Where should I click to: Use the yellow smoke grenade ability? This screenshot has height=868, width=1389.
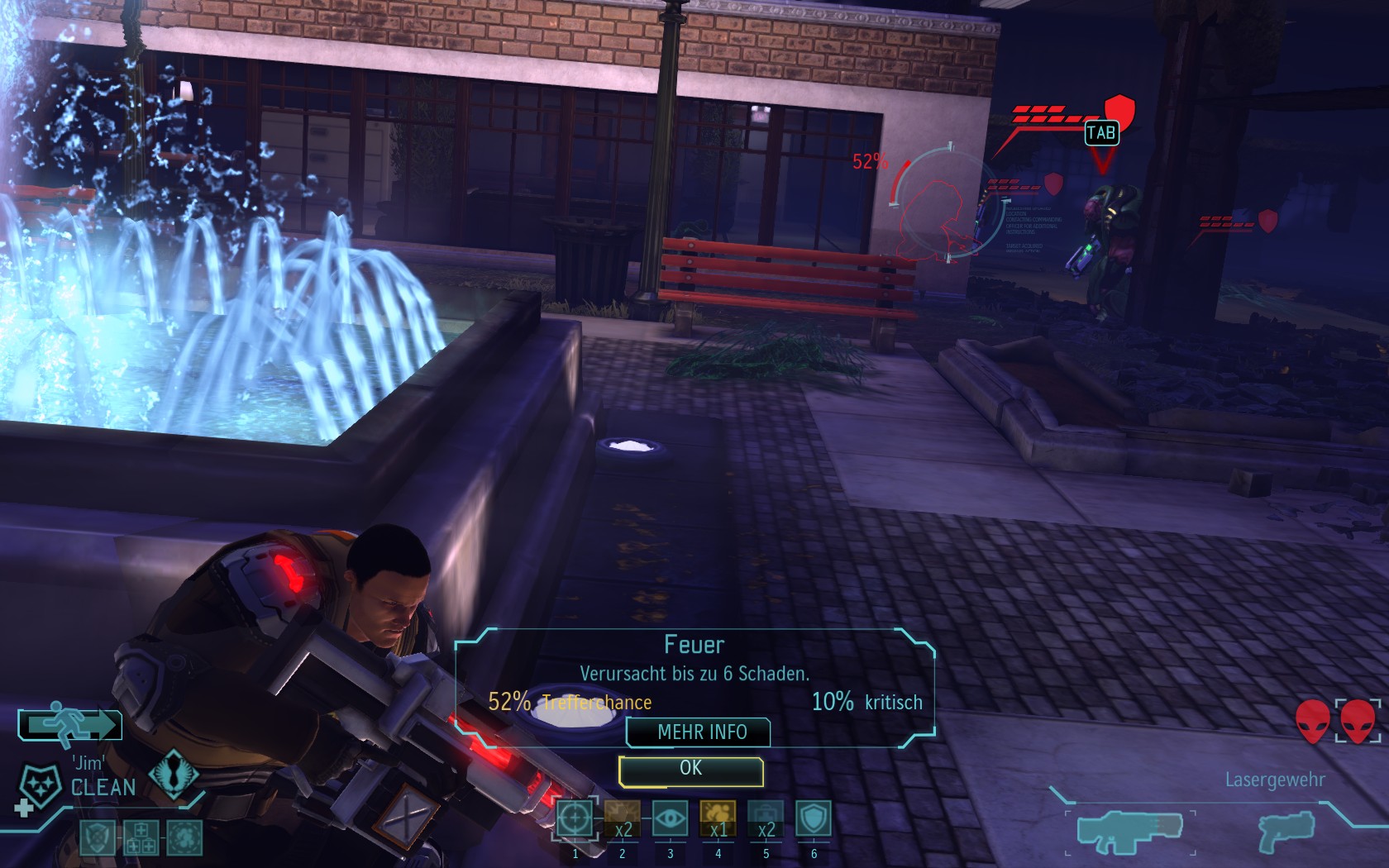[718, 819]
